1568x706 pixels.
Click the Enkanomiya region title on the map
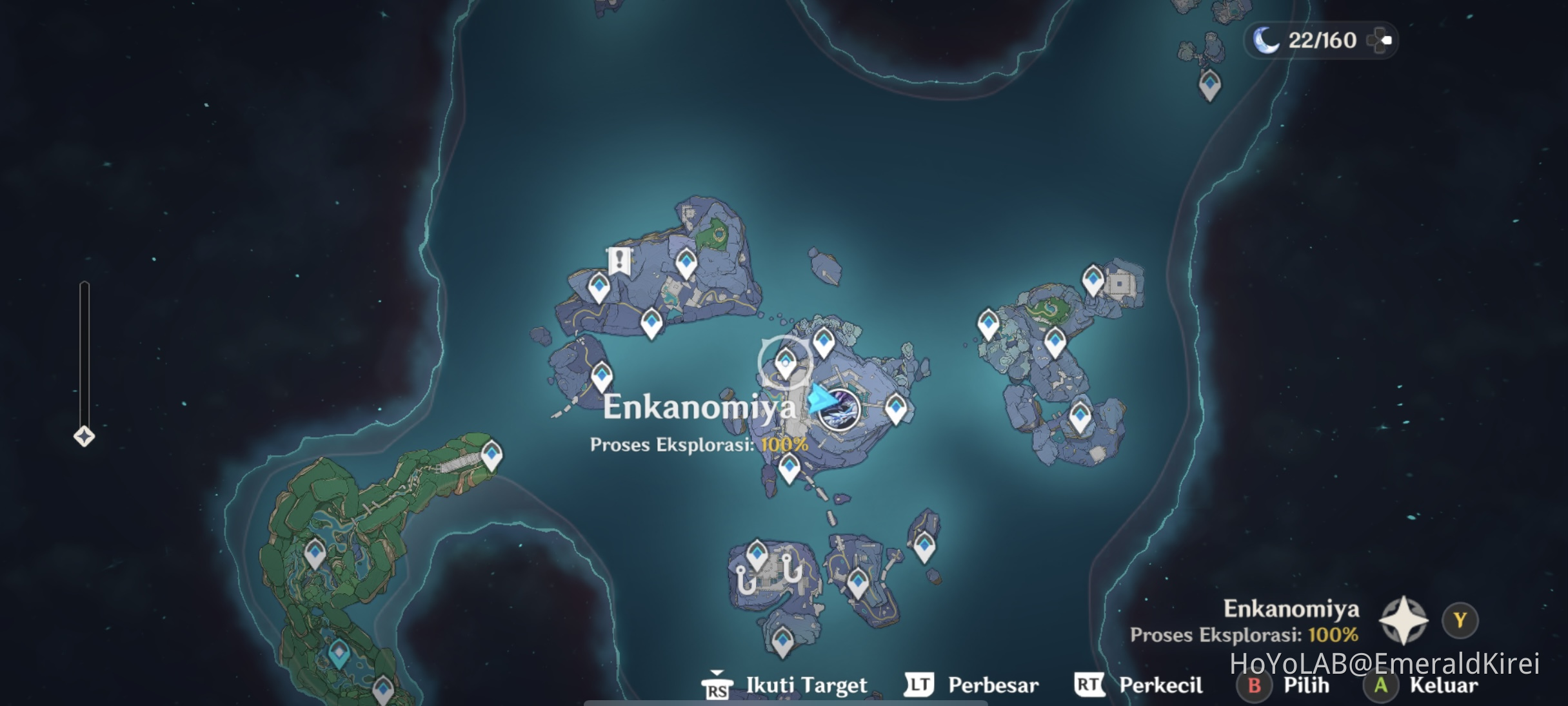coord(700,407)
